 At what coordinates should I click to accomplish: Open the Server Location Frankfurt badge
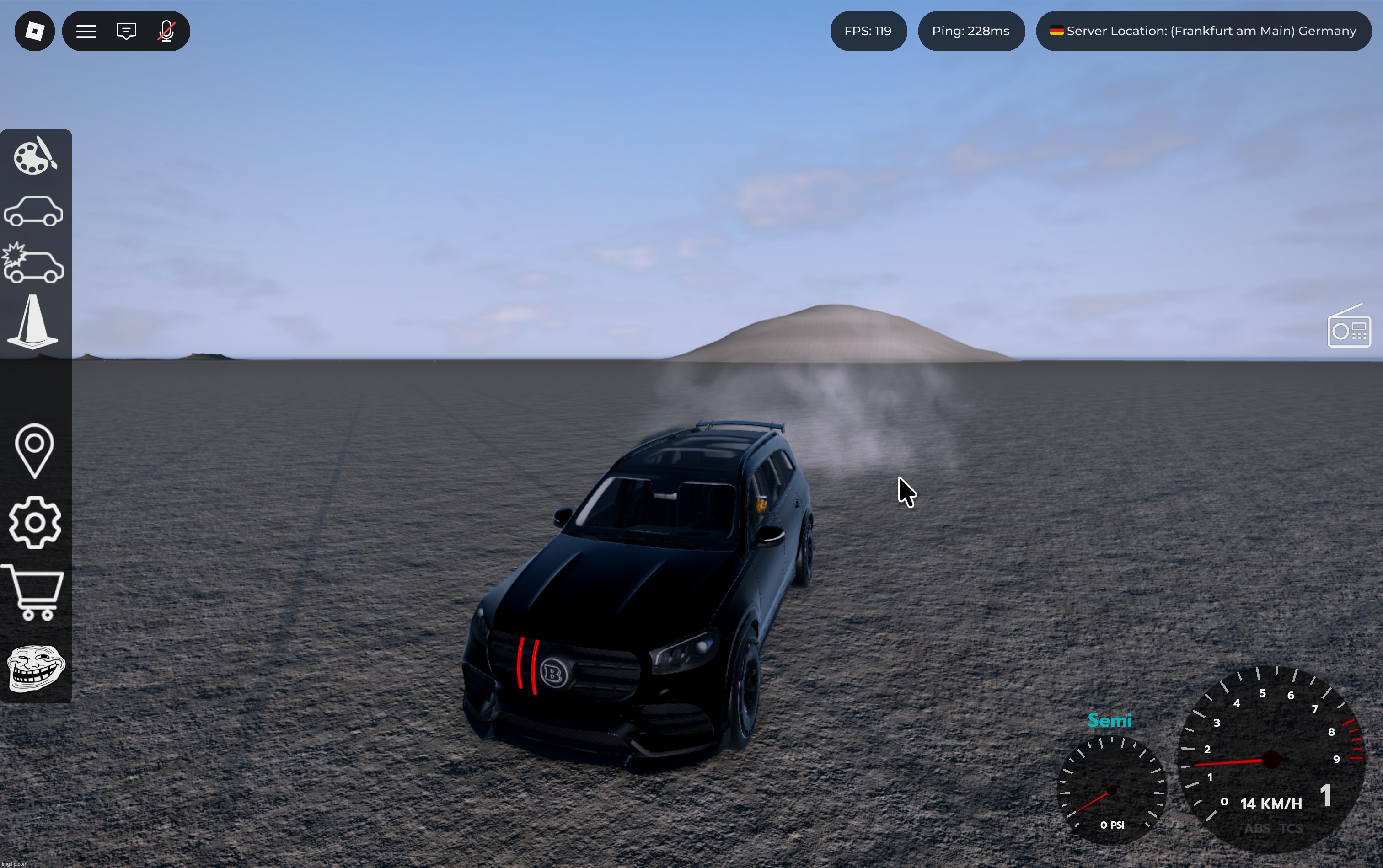pos(1203,31)
